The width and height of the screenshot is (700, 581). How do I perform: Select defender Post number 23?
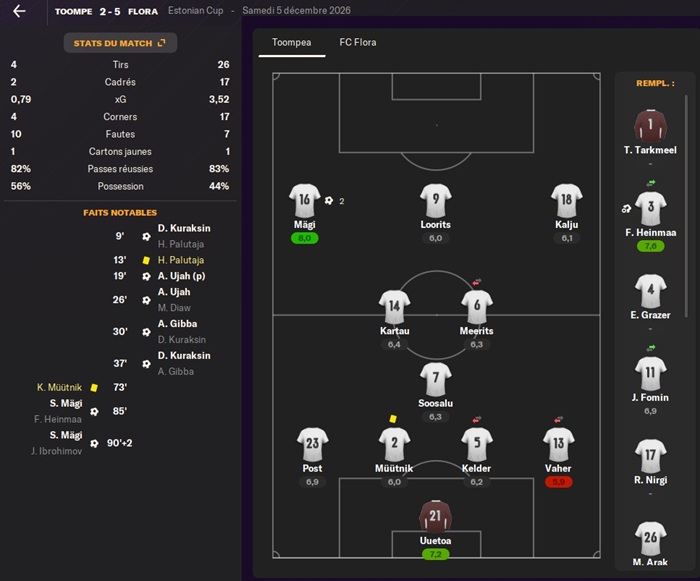click(312, 444)
